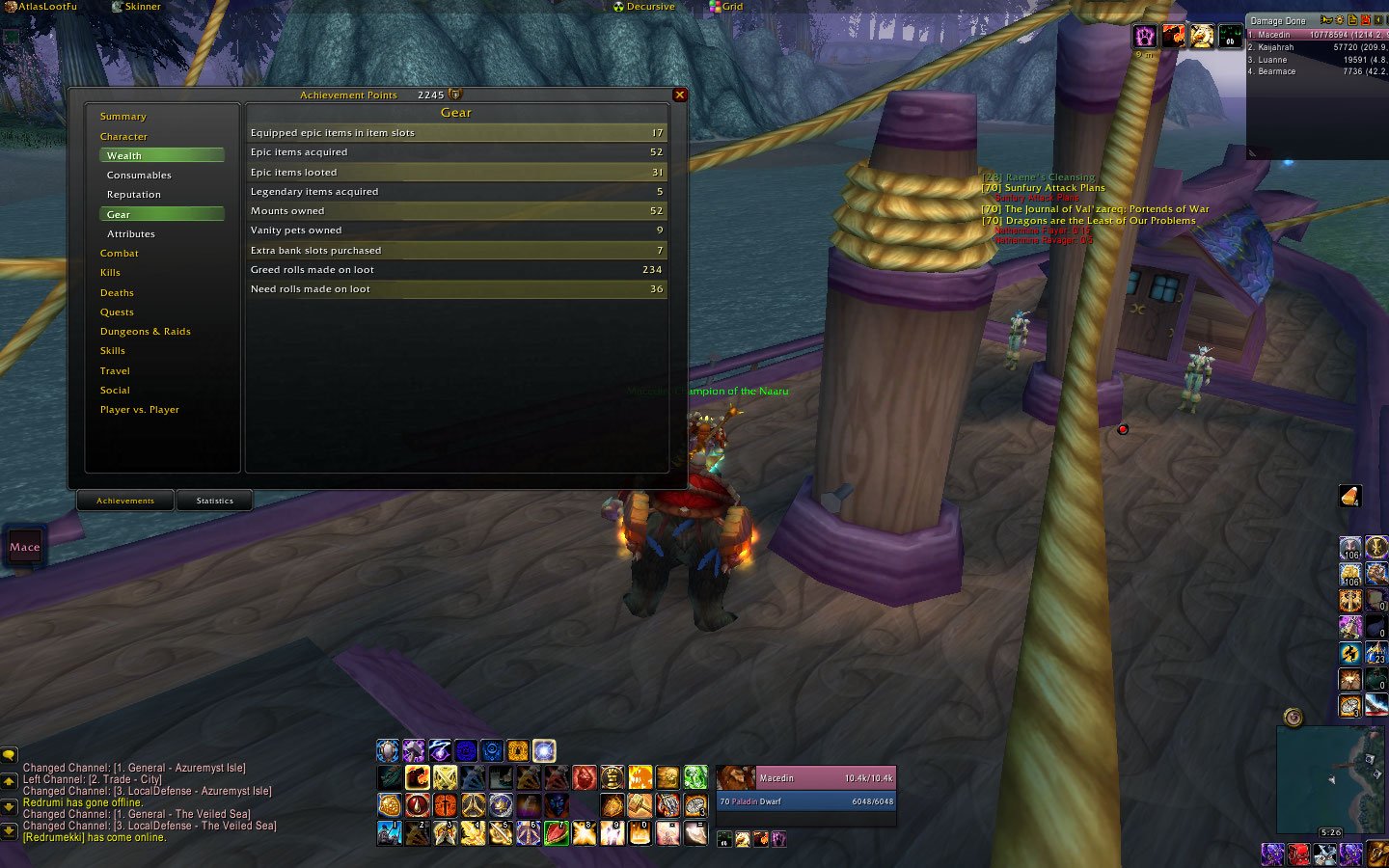
Task: Close the achievement statistics window
Action: (x=680, y=95)
